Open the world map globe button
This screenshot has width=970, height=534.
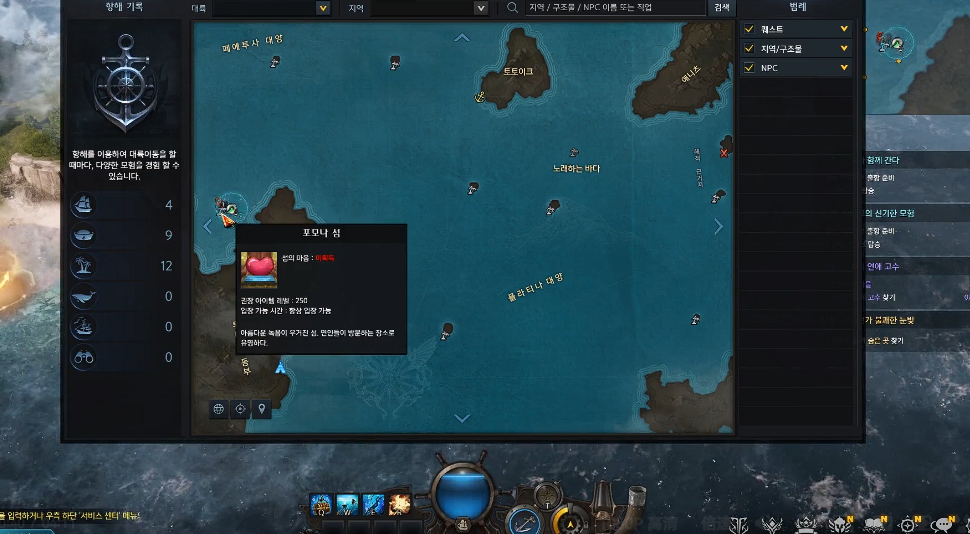[219, 409]
